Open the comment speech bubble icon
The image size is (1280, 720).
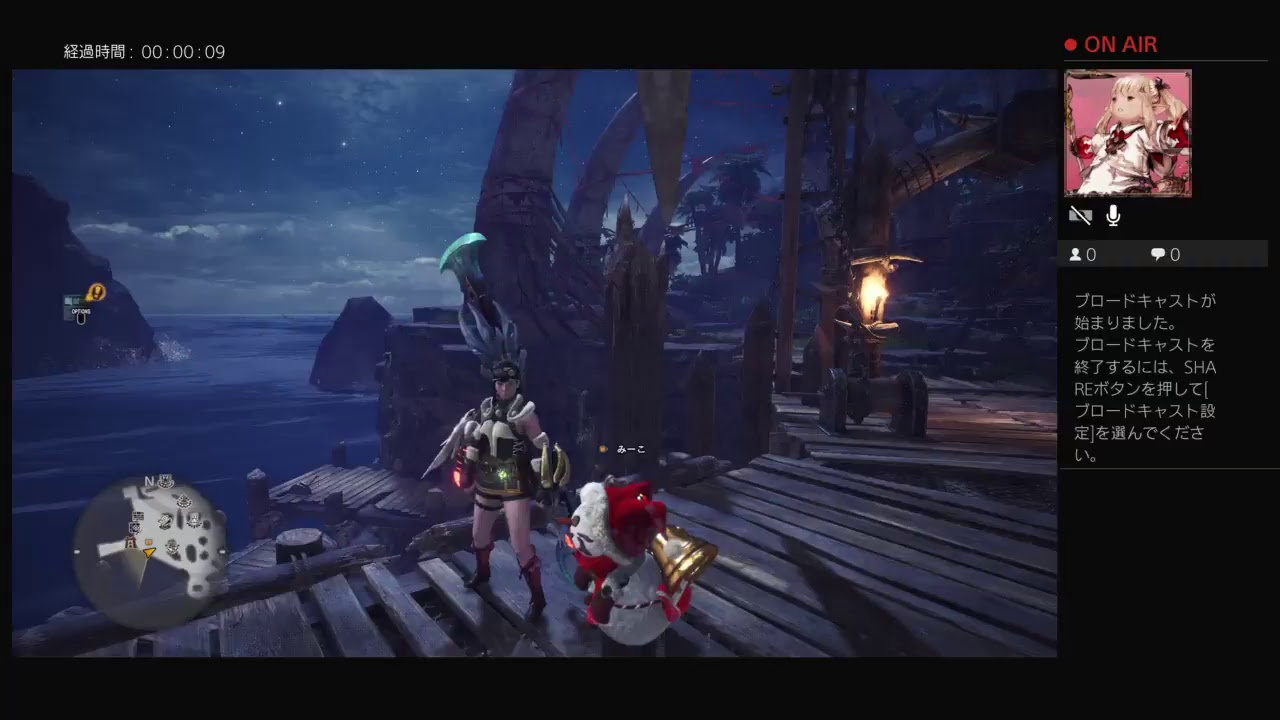point(1156,254)
